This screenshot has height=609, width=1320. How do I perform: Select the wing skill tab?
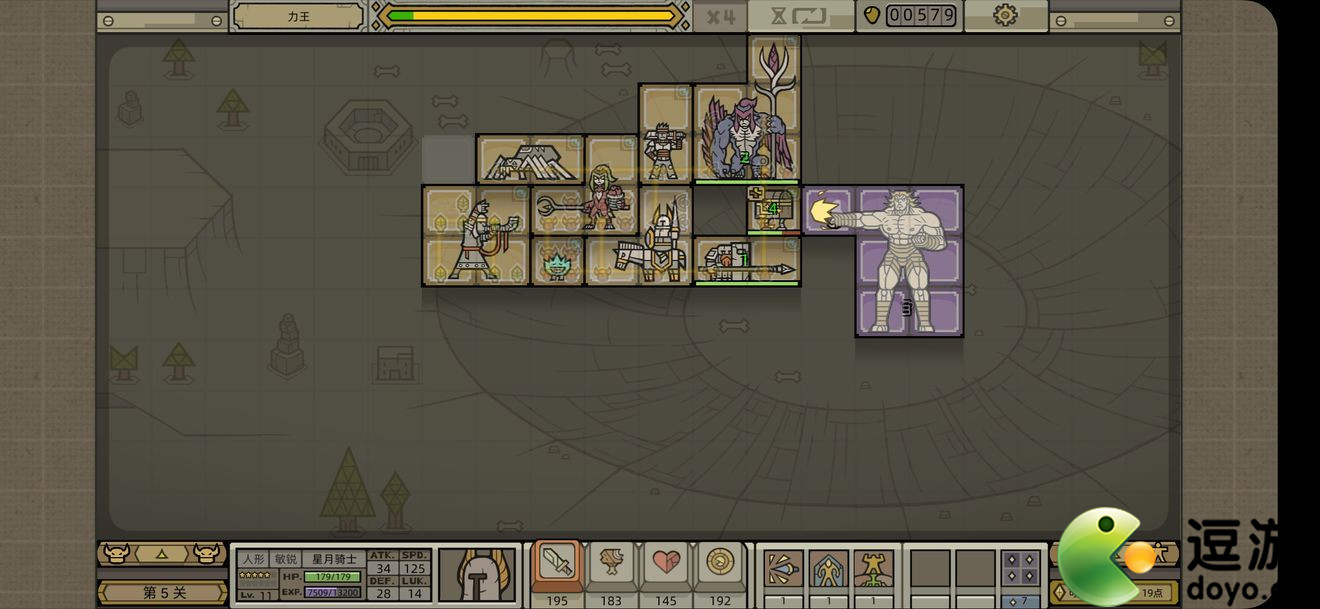point(611,565)
